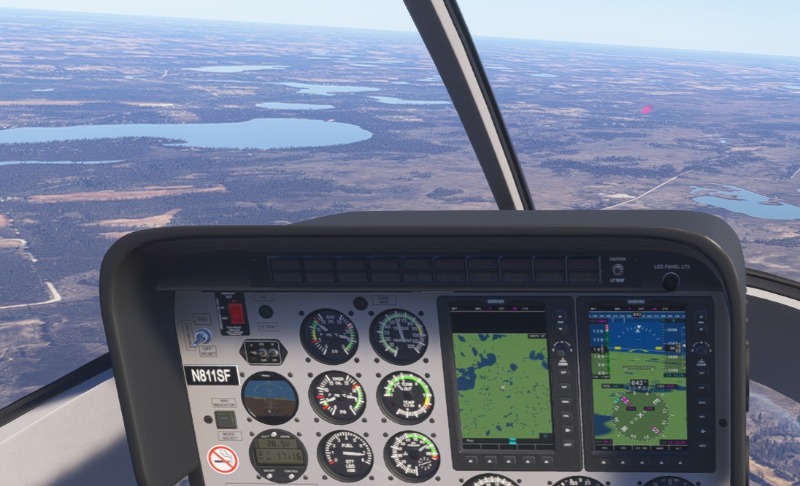
Task: Toggle the blue switch above the N811SF placard
Action: pyautogui.click(x=202, y=338)
